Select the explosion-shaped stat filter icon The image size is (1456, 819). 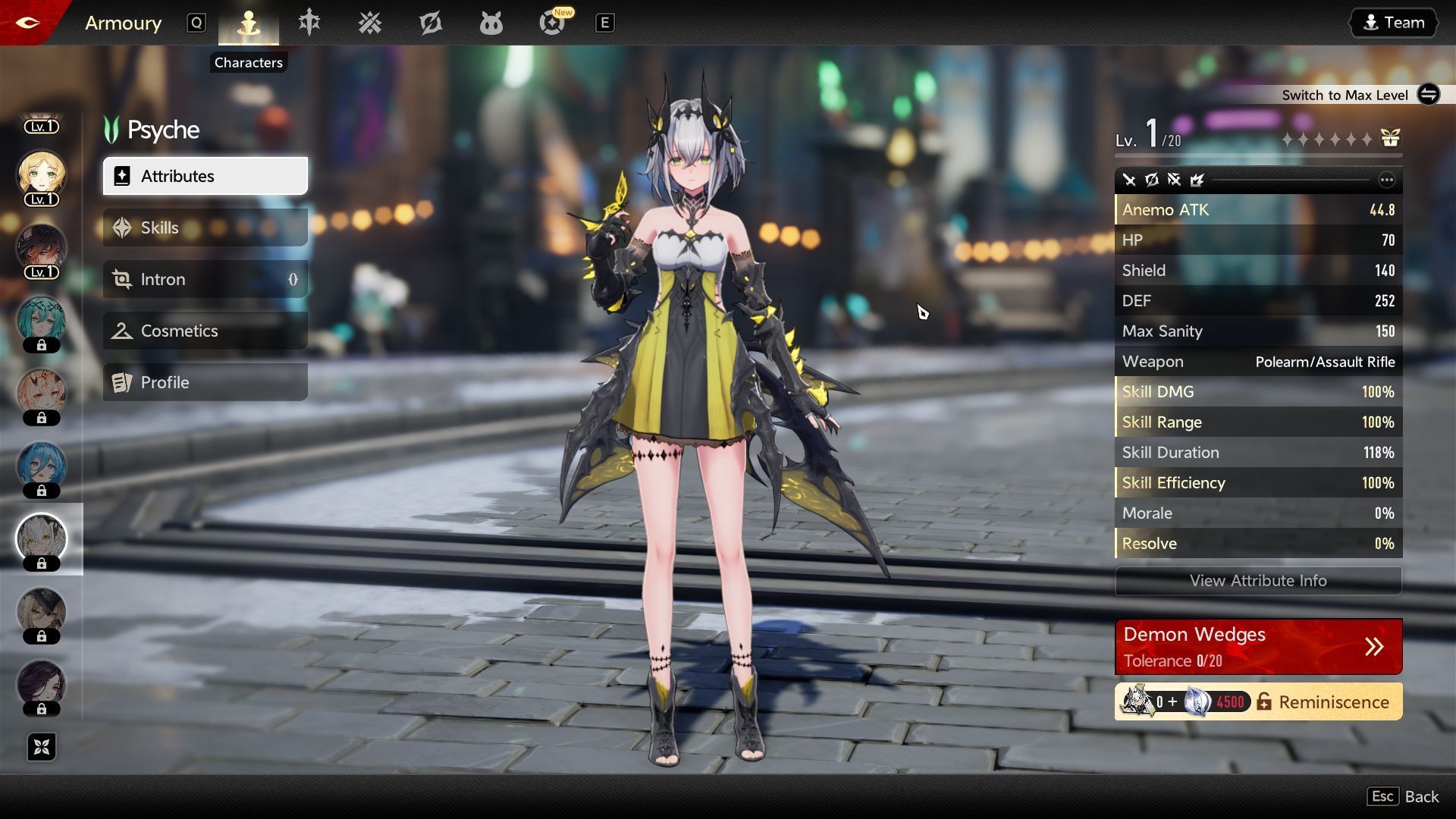[x=1197, y=180]
